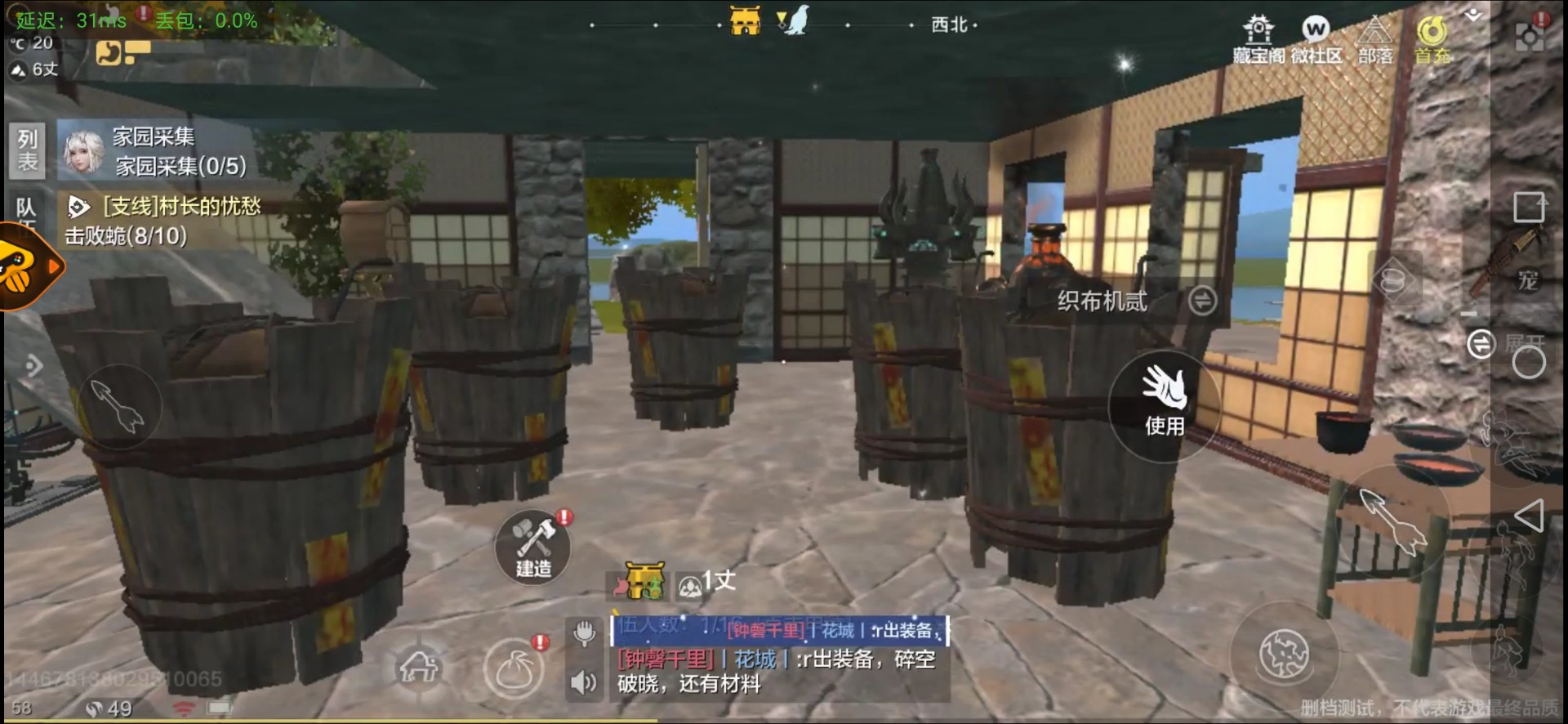Open the 建造 build menu
Image resolution: width=1568 pixels, height=724 pixels.
point(533,546)
